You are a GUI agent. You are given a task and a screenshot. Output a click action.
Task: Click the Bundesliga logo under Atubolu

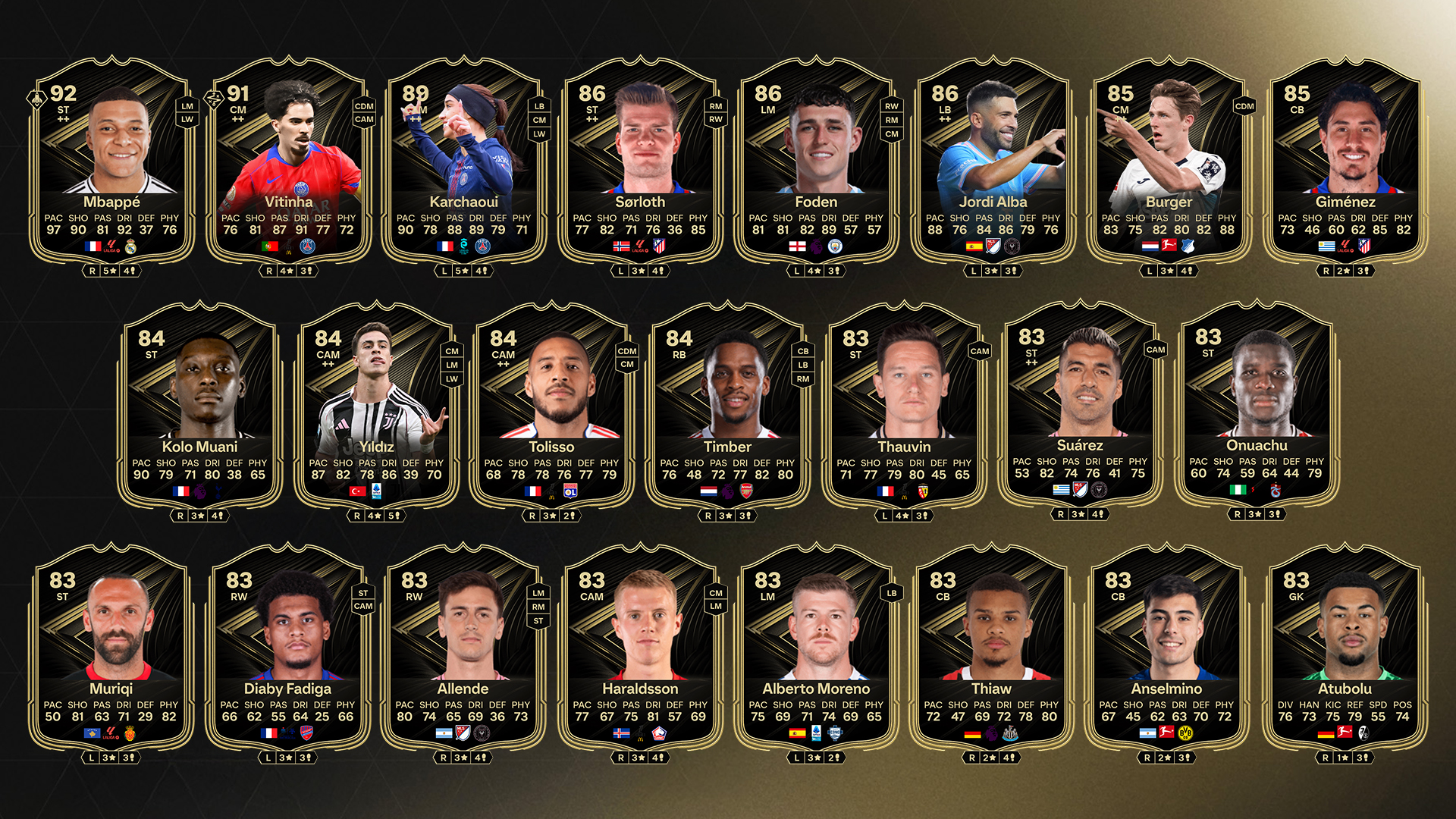1345,733
